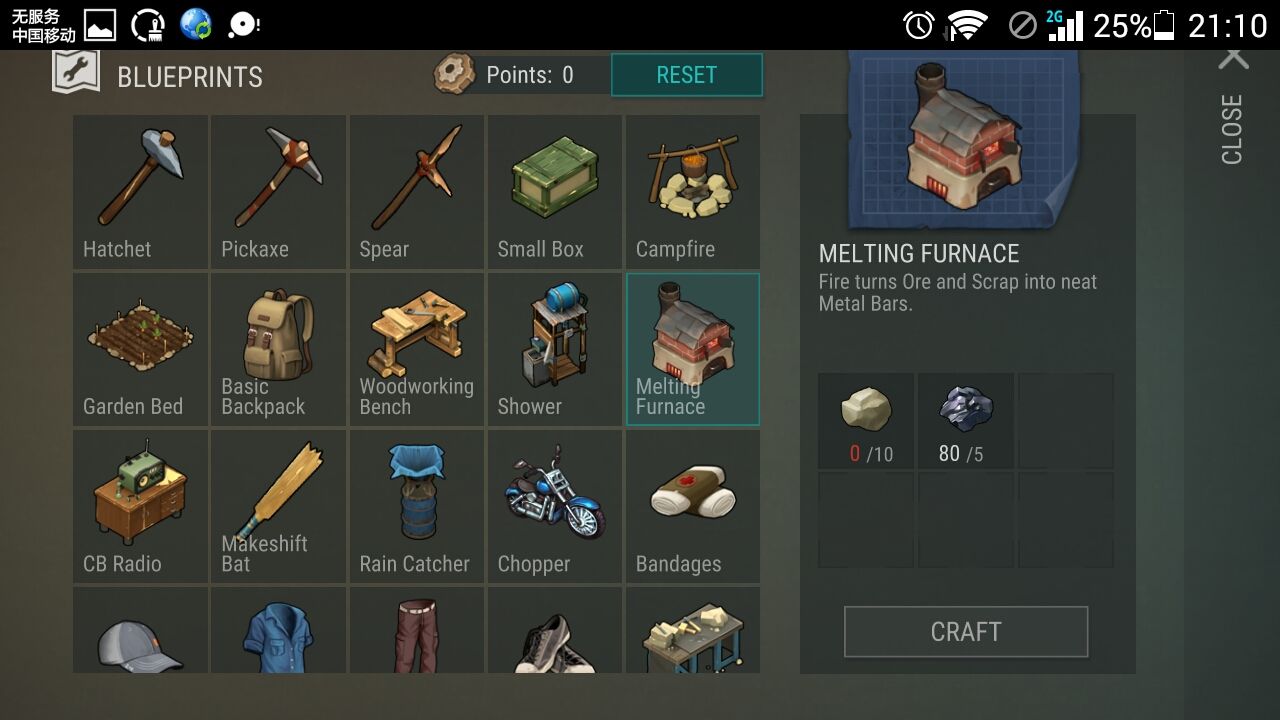Choose the Bandages blueprint
Viewport: 1280px width, 720px height.
tap(692, 506)
